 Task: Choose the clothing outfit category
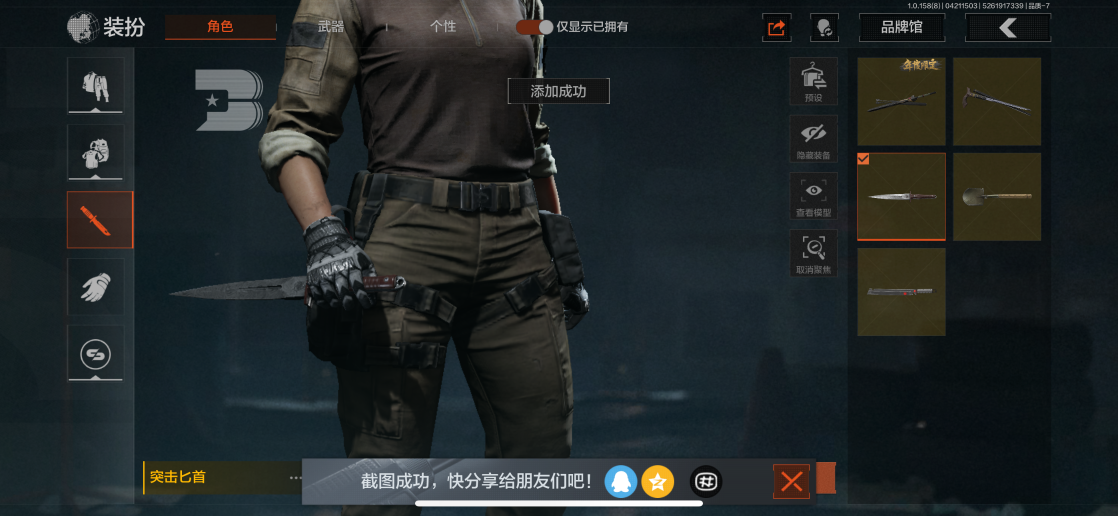pyautogui.click(x=96, y=85)
